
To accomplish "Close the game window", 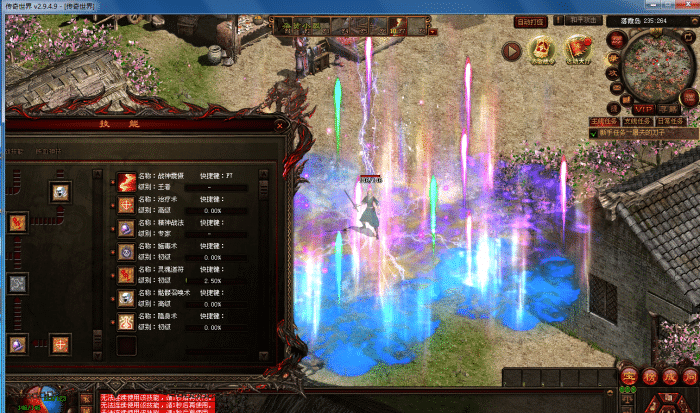I will (x=686, y=6).
